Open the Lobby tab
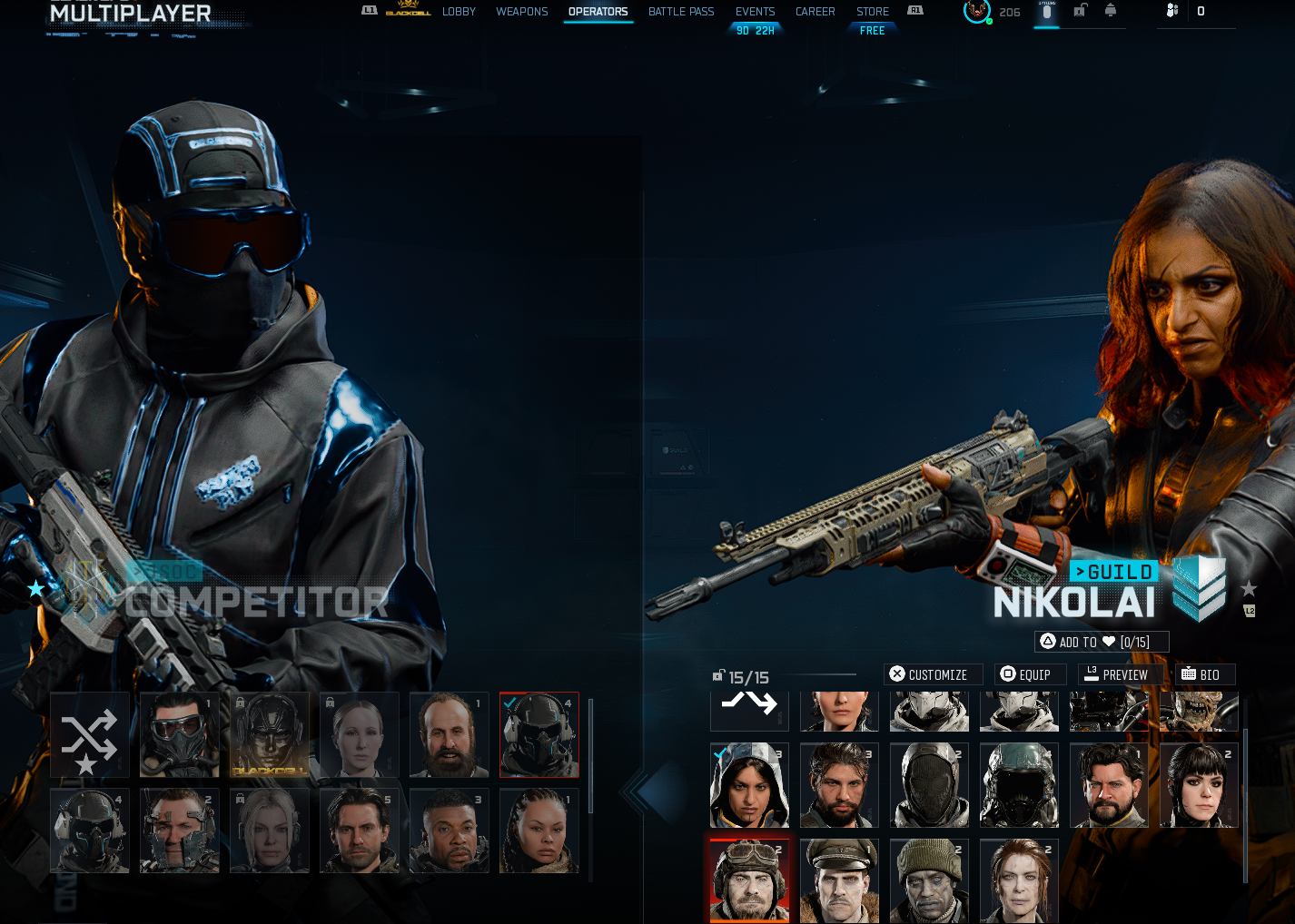Viewport: 1295px width, 924px height. 459,12
